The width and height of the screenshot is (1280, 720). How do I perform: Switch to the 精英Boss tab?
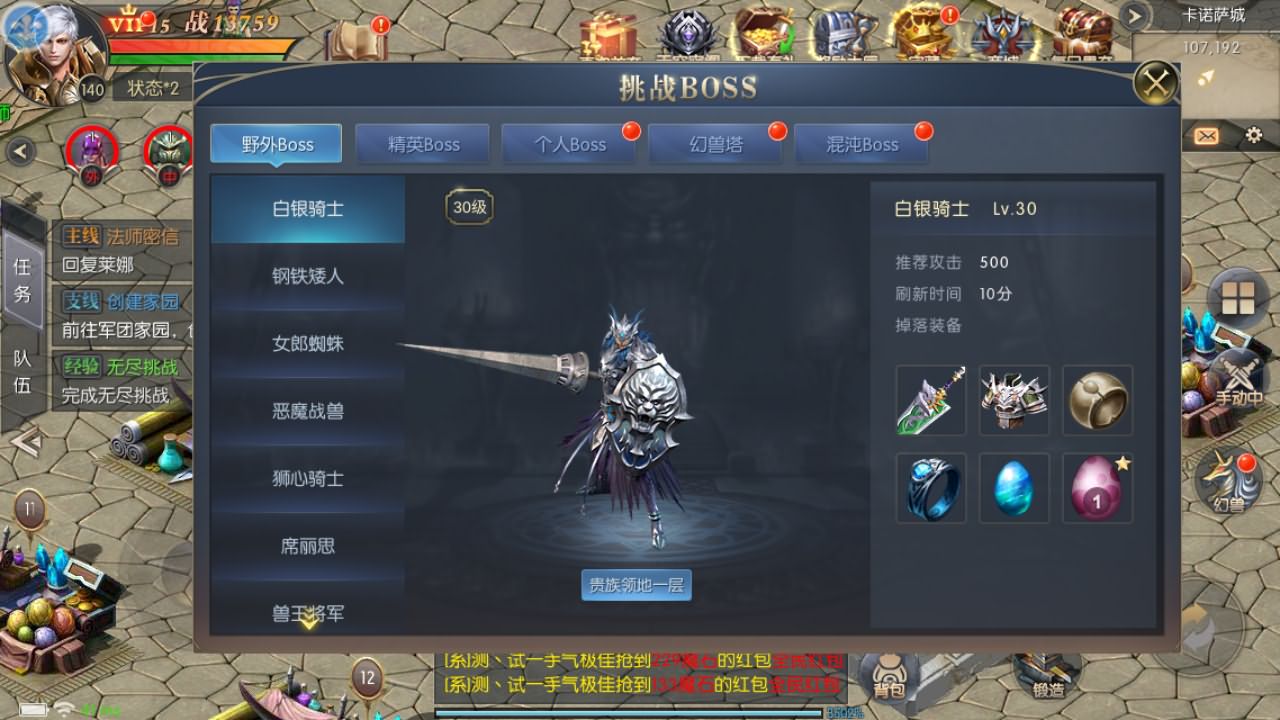pos(422,143)
